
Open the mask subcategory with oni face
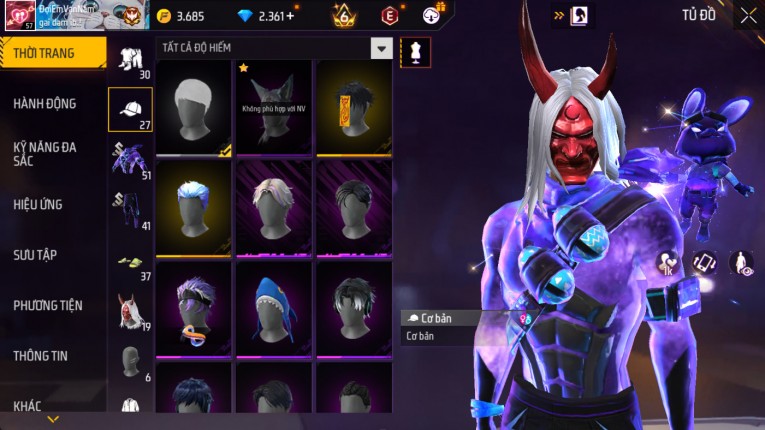(x=130, y=310)
